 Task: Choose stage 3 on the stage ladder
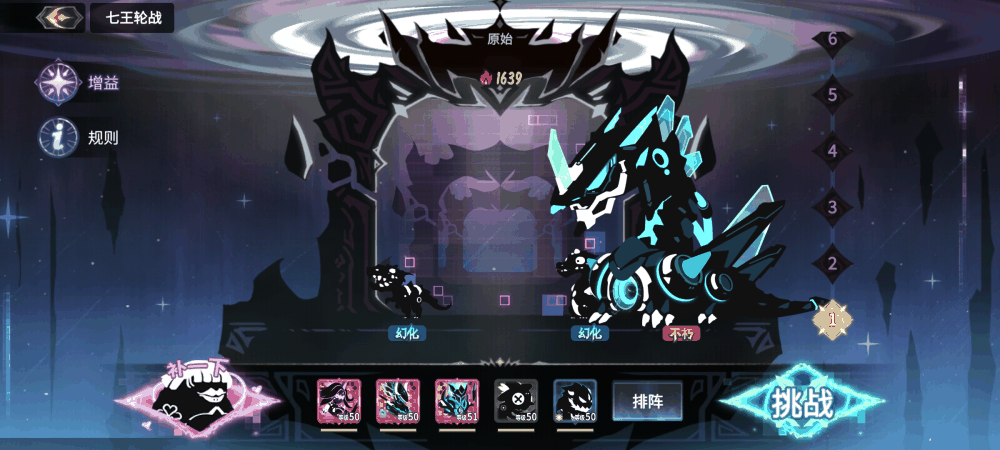coord(832,207)
